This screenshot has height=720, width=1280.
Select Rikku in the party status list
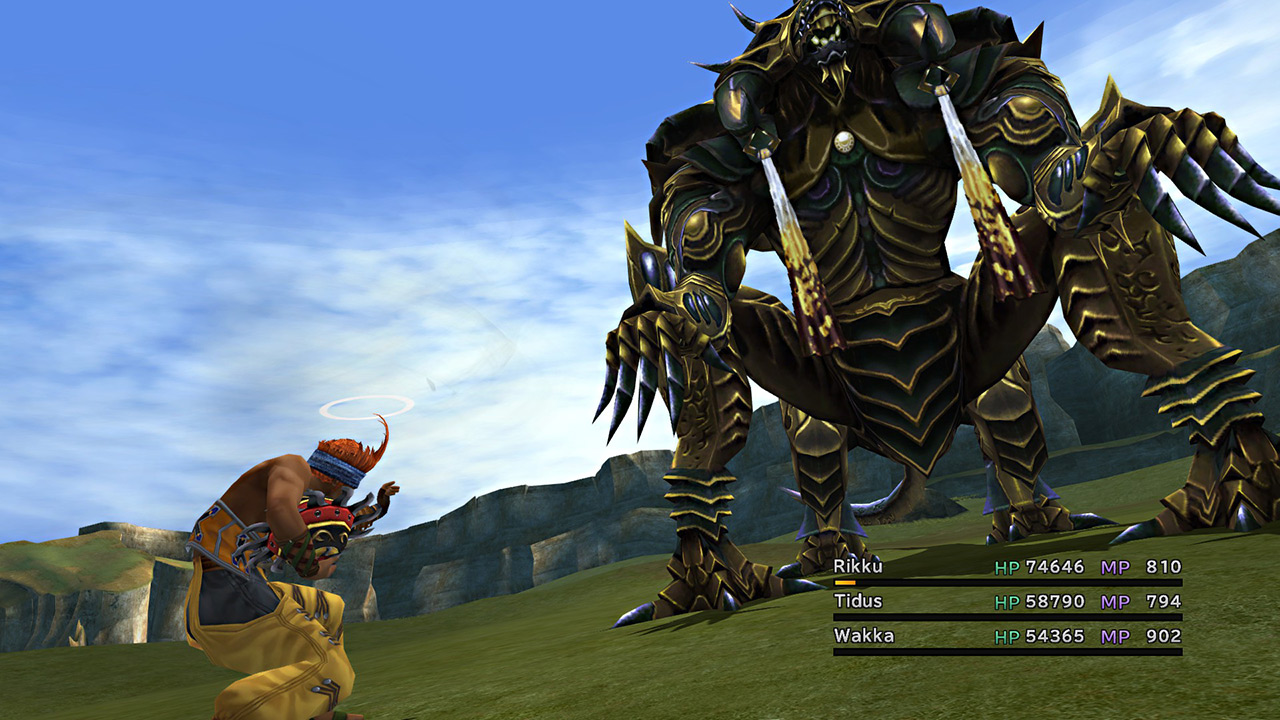[856, 567]
